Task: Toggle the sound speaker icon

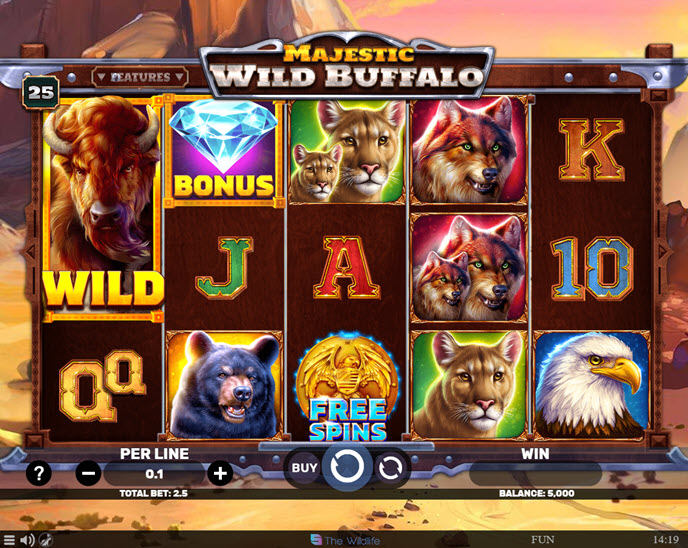Action: tap(28, 540)
